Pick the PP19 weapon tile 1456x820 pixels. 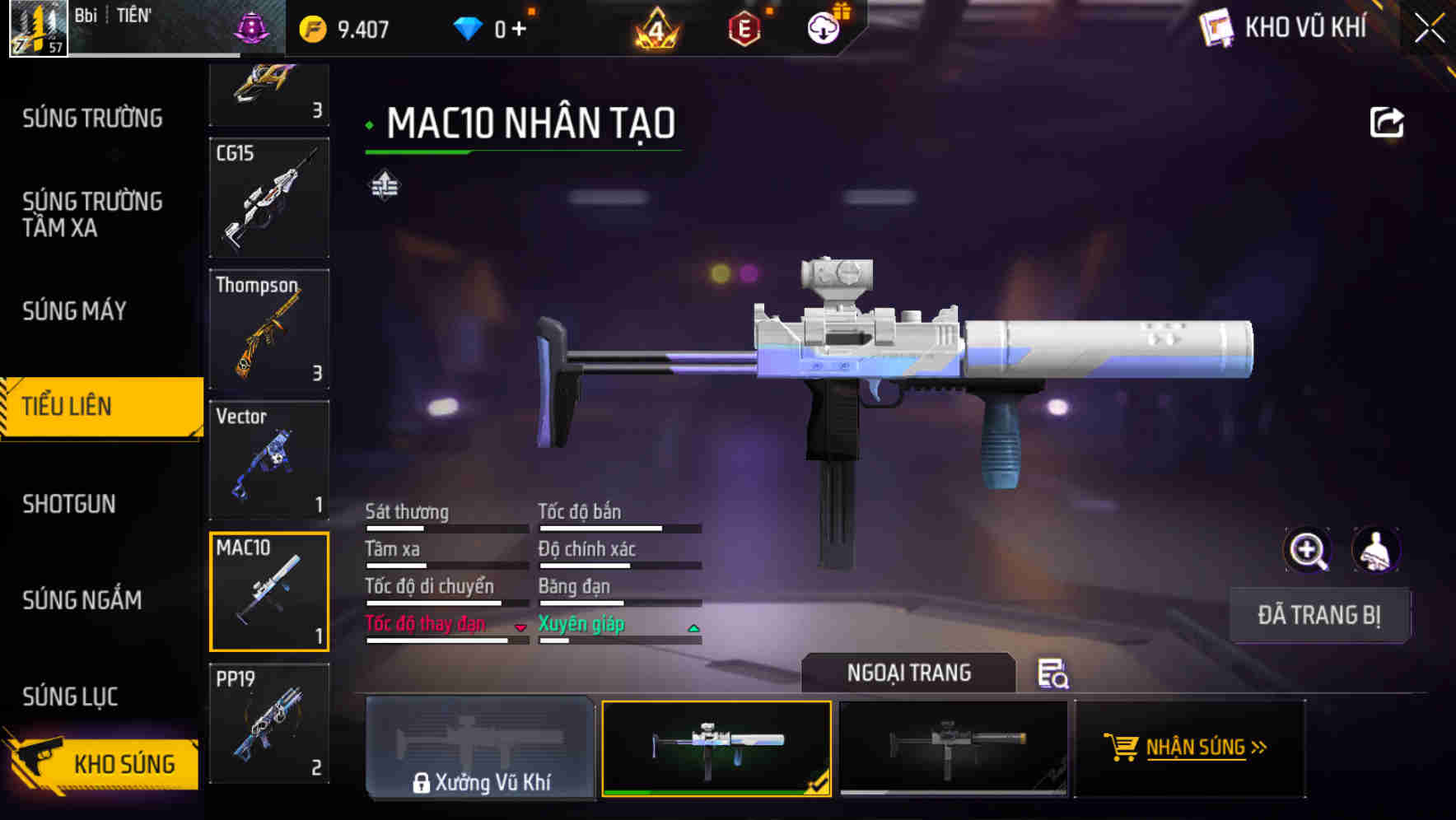(x=269, y=723)
